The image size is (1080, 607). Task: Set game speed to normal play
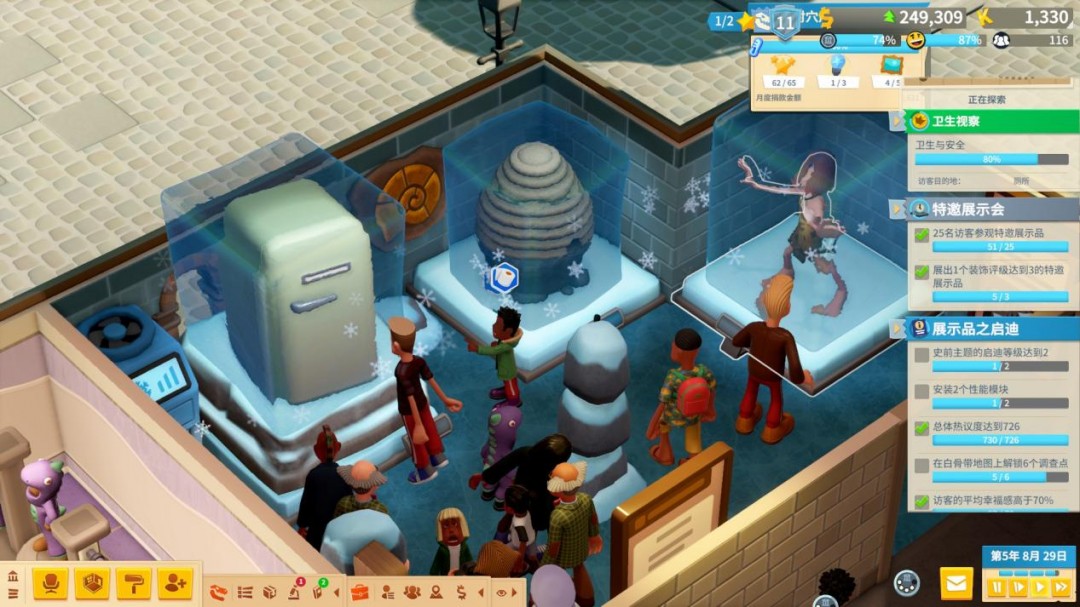[1040, 587]
